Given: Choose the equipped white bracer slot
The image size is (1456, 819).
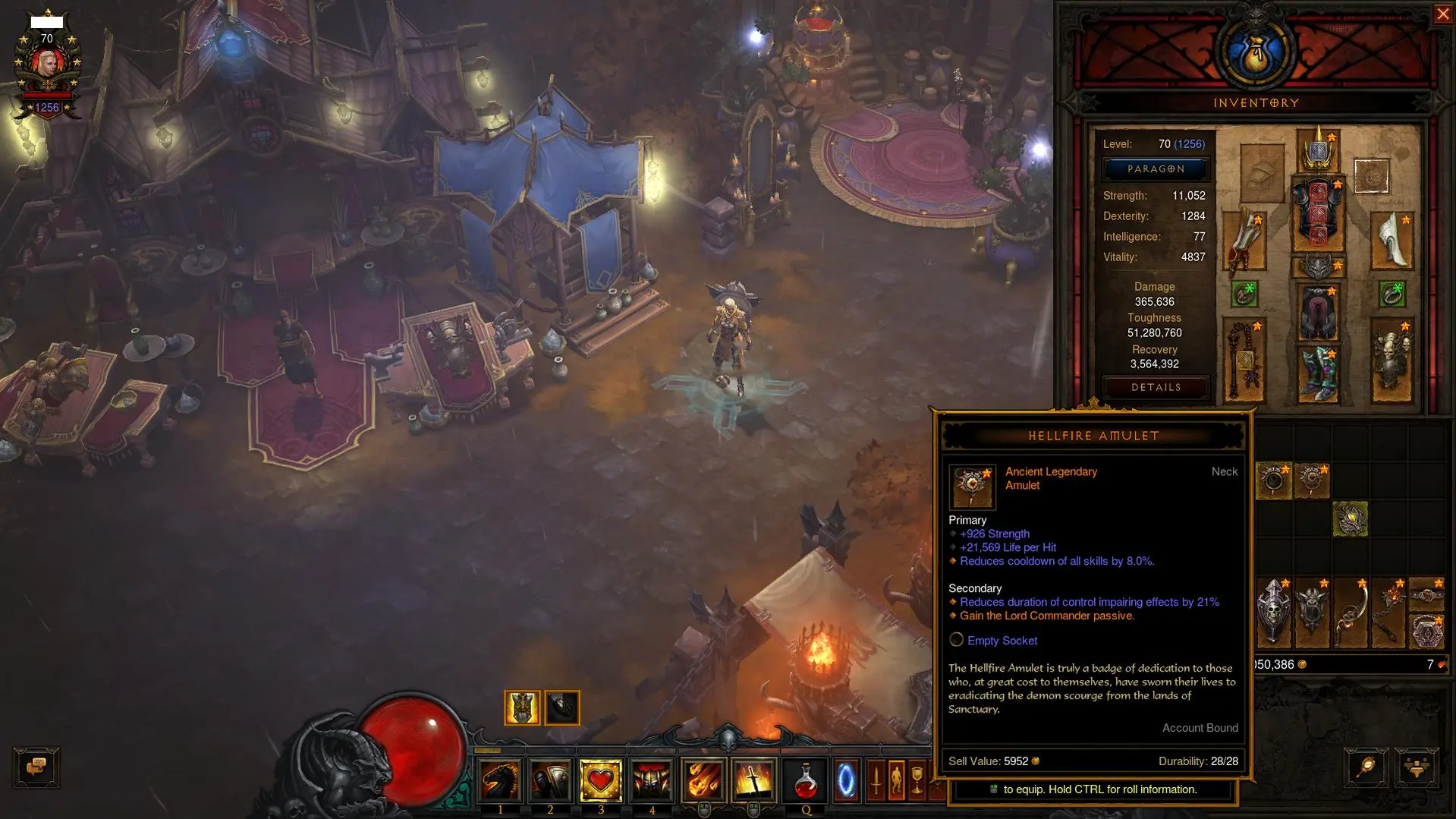Looking at the screenshot, I should (1392, 241).
